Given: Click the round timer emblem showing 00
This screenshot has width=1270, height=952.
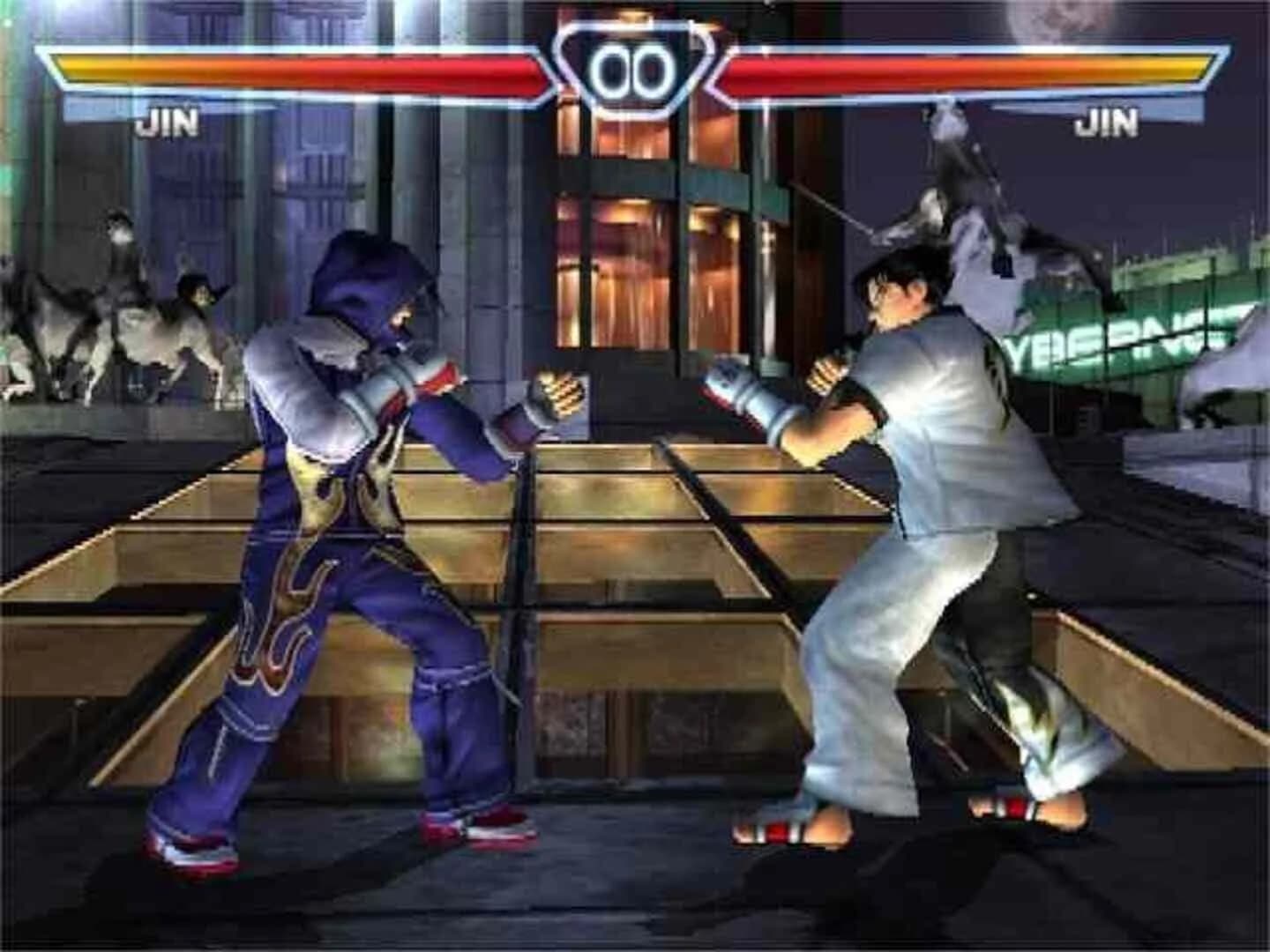Looking at the screenshot, I should click(x=633, y=63).
